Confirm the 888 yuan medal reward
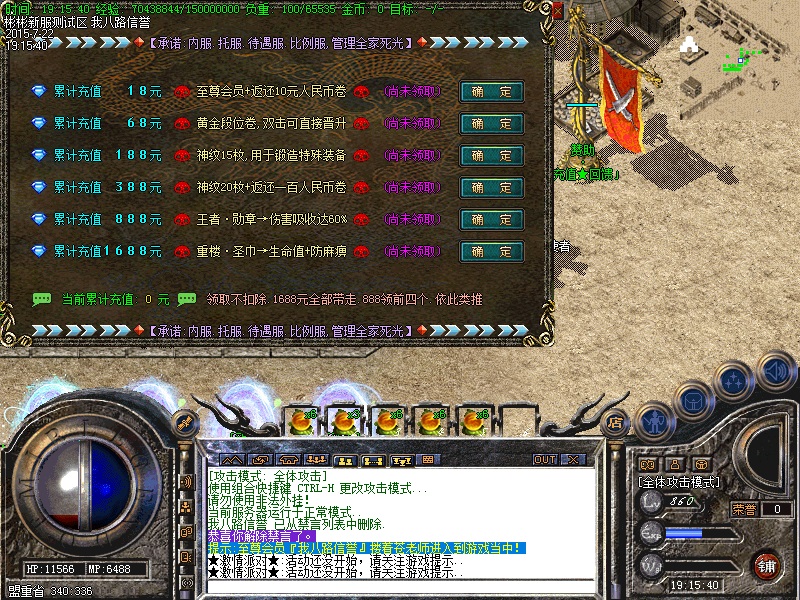The width and height of the screenshot is (800, 600). click(491, 220)
